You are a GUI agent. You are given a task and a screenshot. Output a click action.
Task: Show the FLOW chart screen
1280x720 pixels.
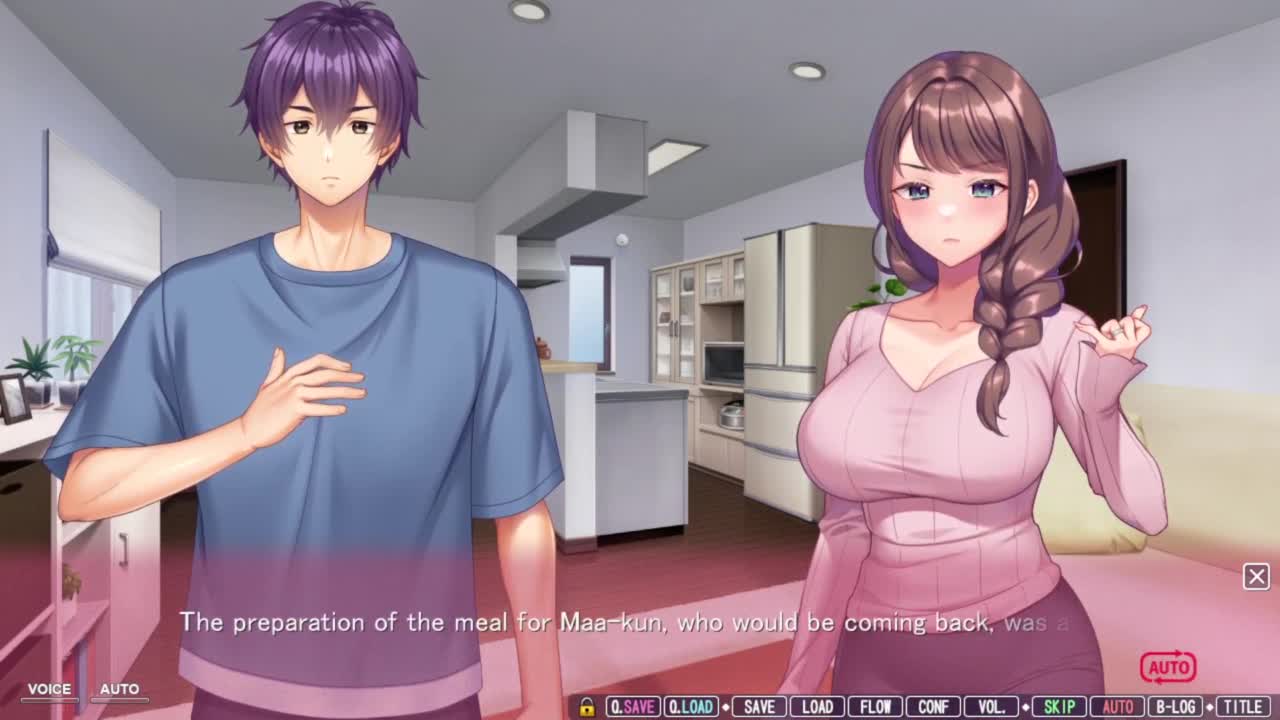tap(875, 707)
